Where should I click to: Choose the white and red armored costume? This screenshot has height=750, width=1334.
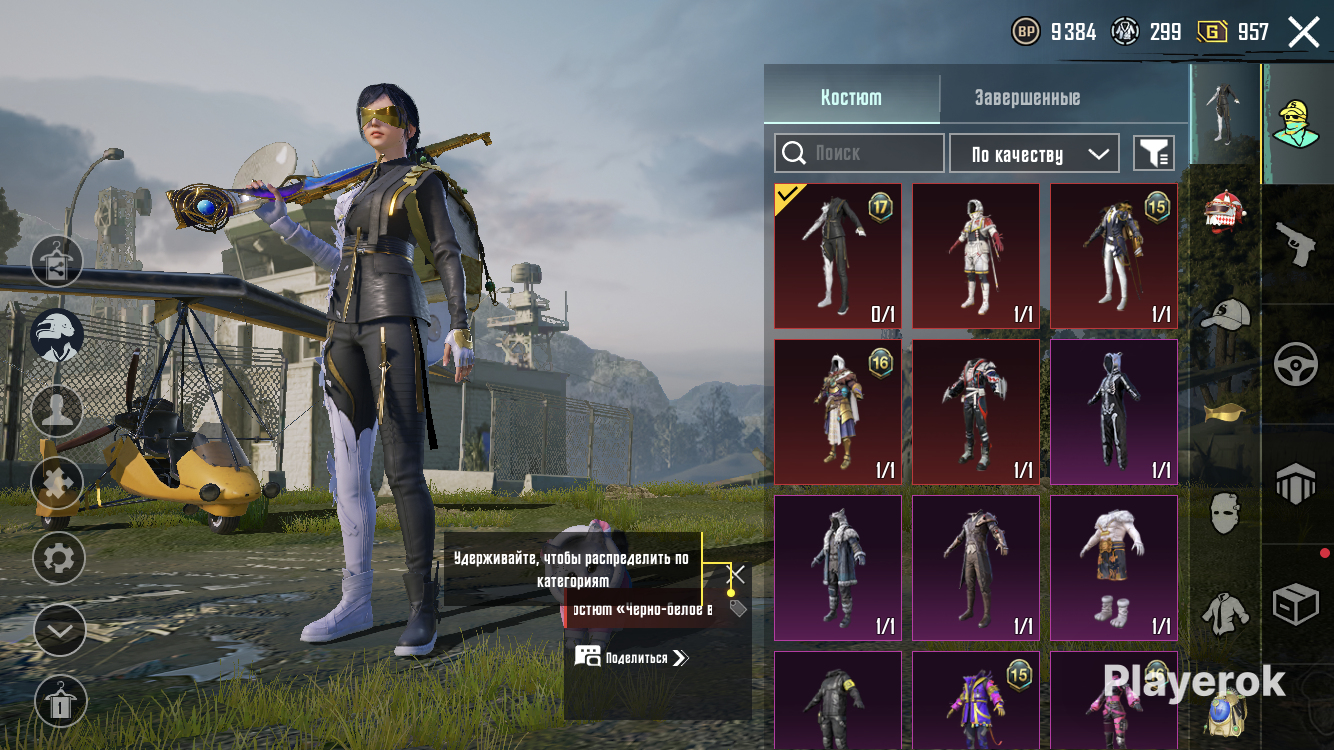975,256
